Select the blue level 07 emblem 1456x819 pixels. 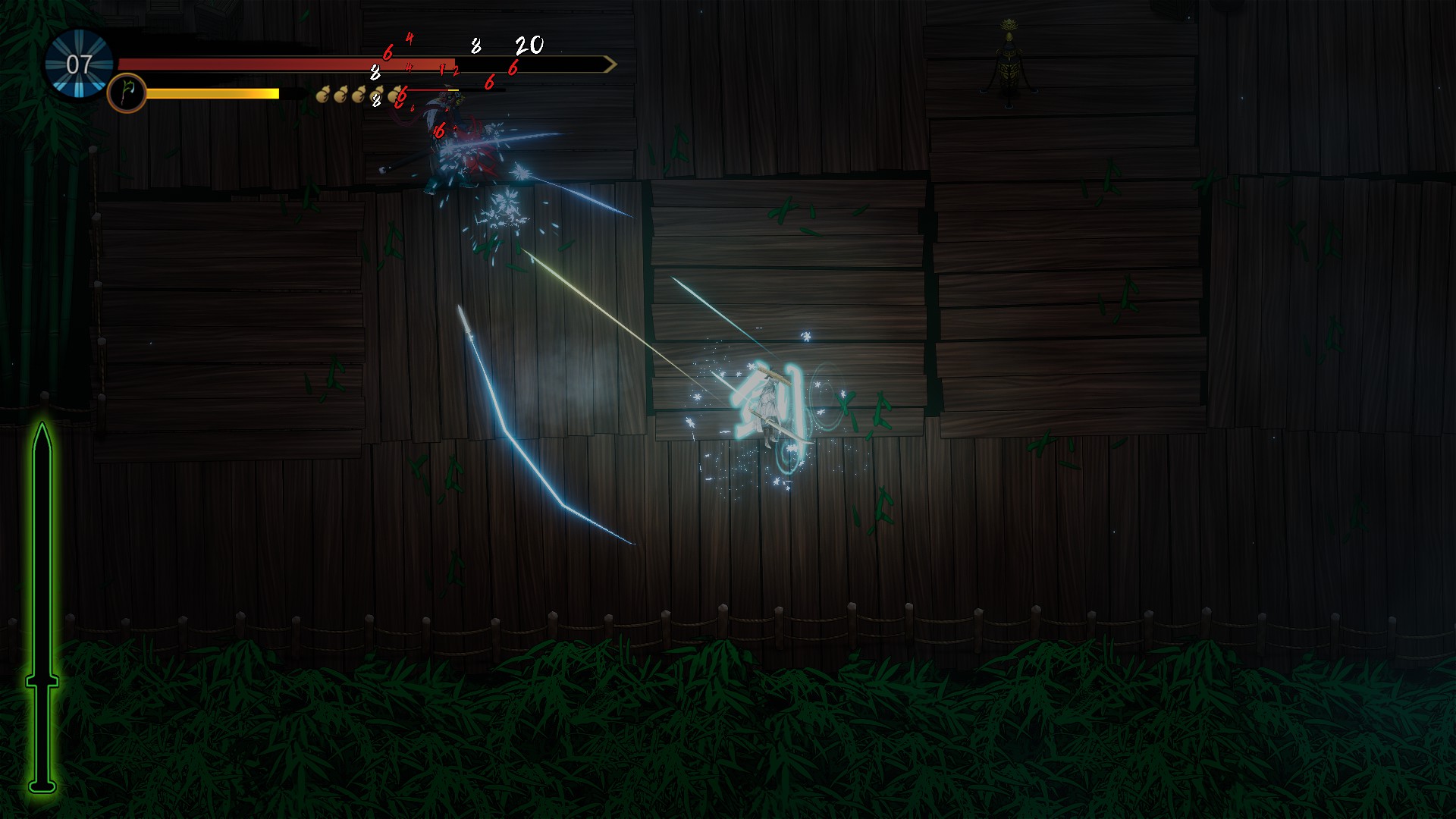79,64
